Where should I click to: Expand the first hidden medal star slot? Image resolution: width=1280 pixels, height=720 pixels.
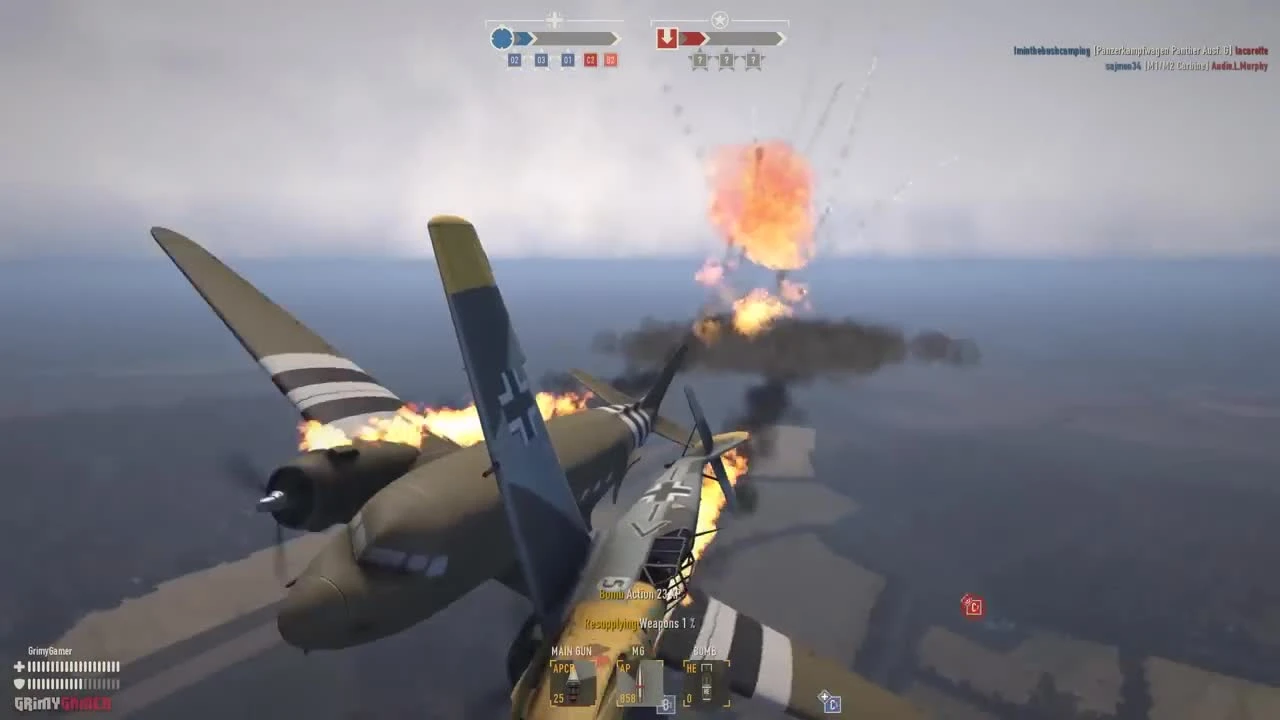click(x=699, y=59)
